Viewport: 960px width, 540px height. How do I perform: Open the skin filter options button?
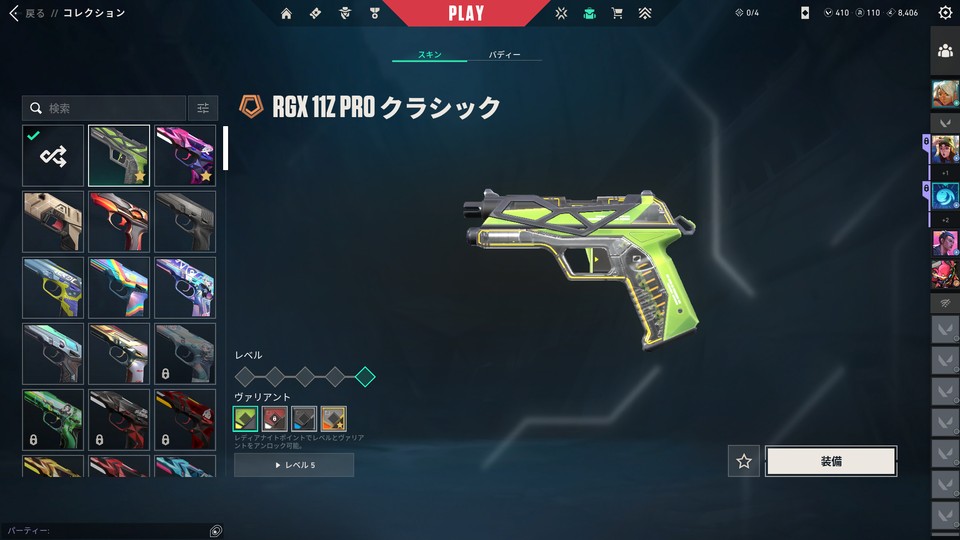click(203, 108)
